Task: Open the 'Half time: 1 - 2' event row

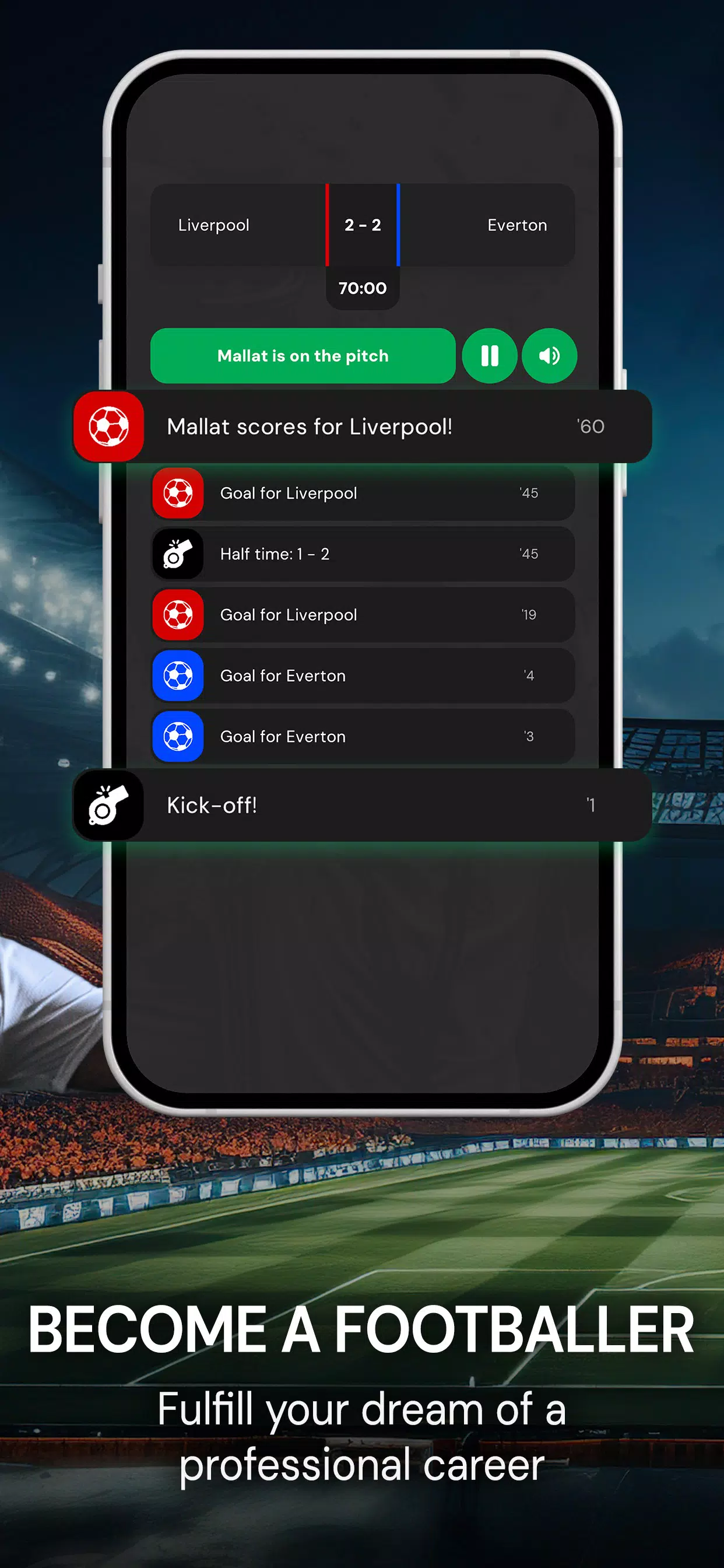Action: 363,554
